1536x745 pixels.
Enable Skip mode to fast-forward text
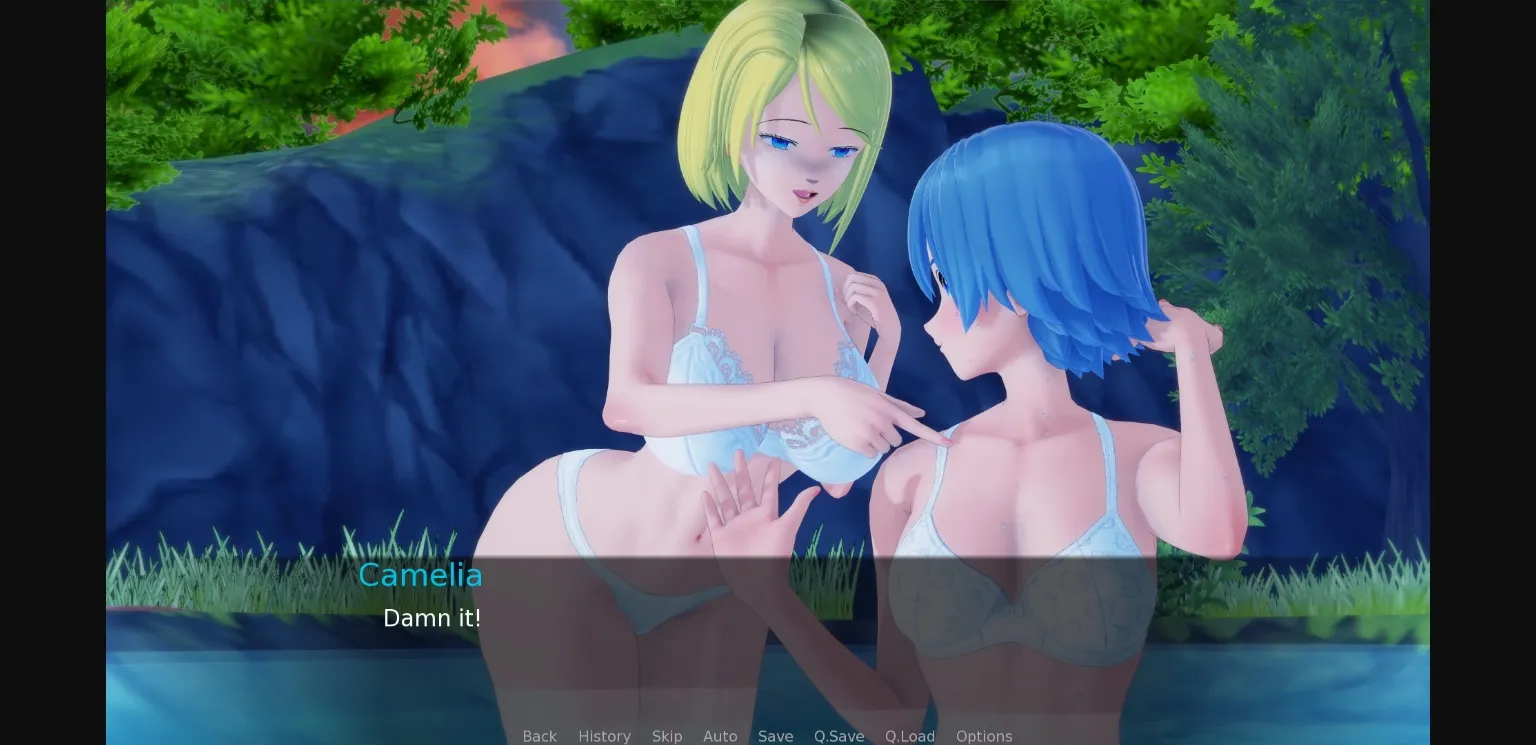click(x=667, y=736)
